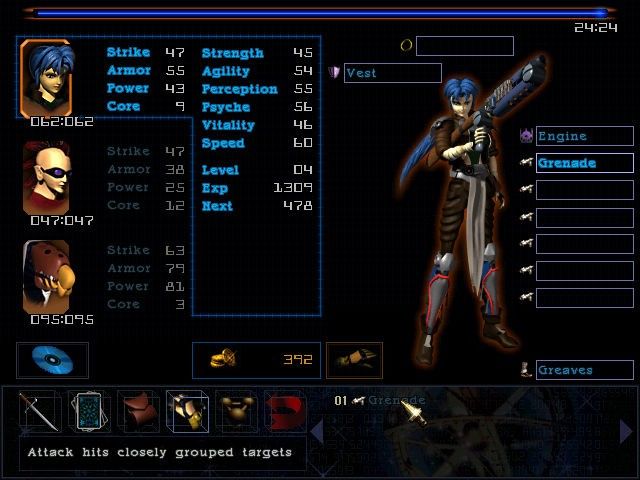The height and width of the screenshot is (480, 640).
Task: Open the red magnet category
Action: point(284,411)
